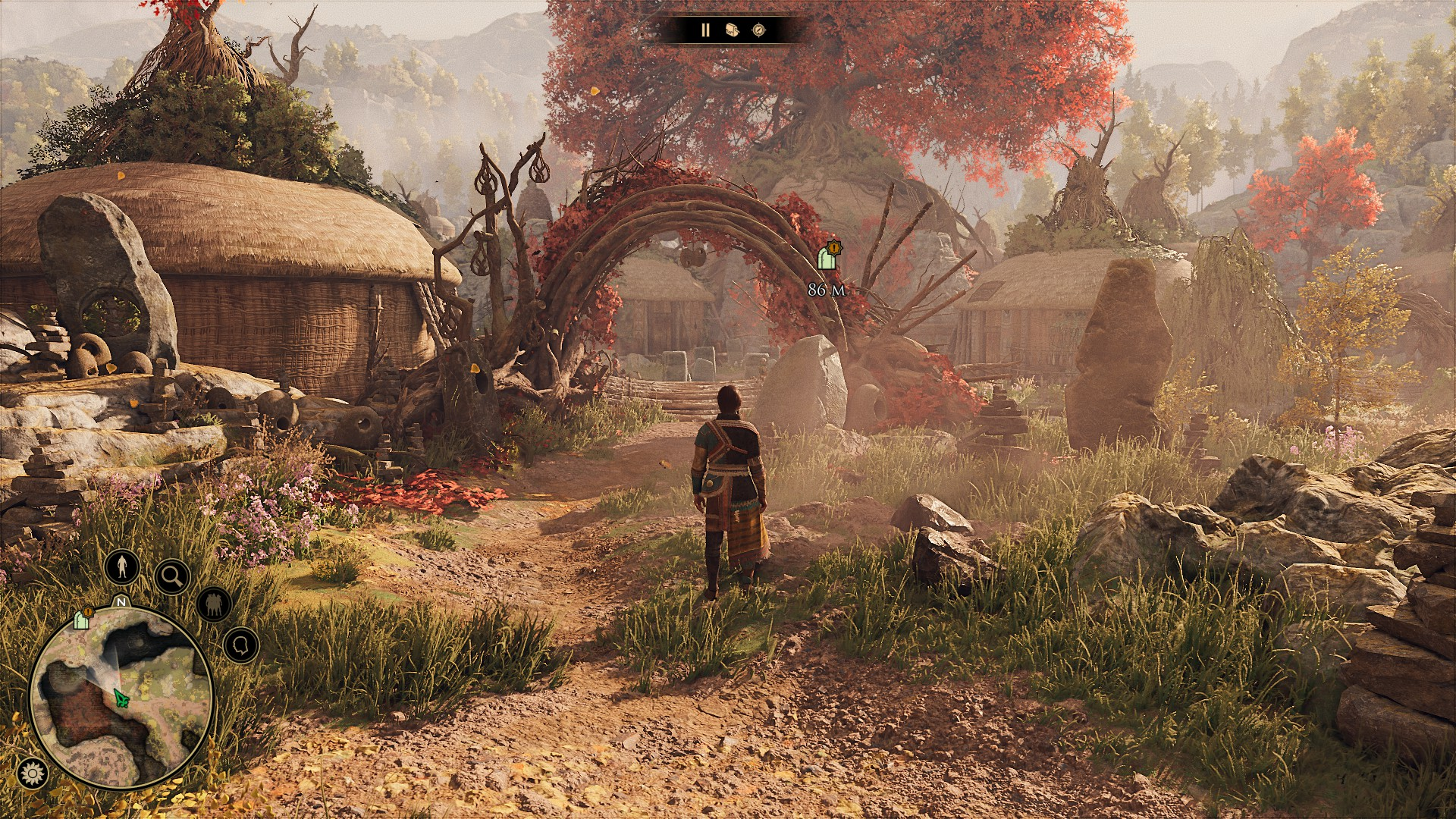Select the compass icon in the top bar
The image size is (1456, 819).
coord(758,30)
